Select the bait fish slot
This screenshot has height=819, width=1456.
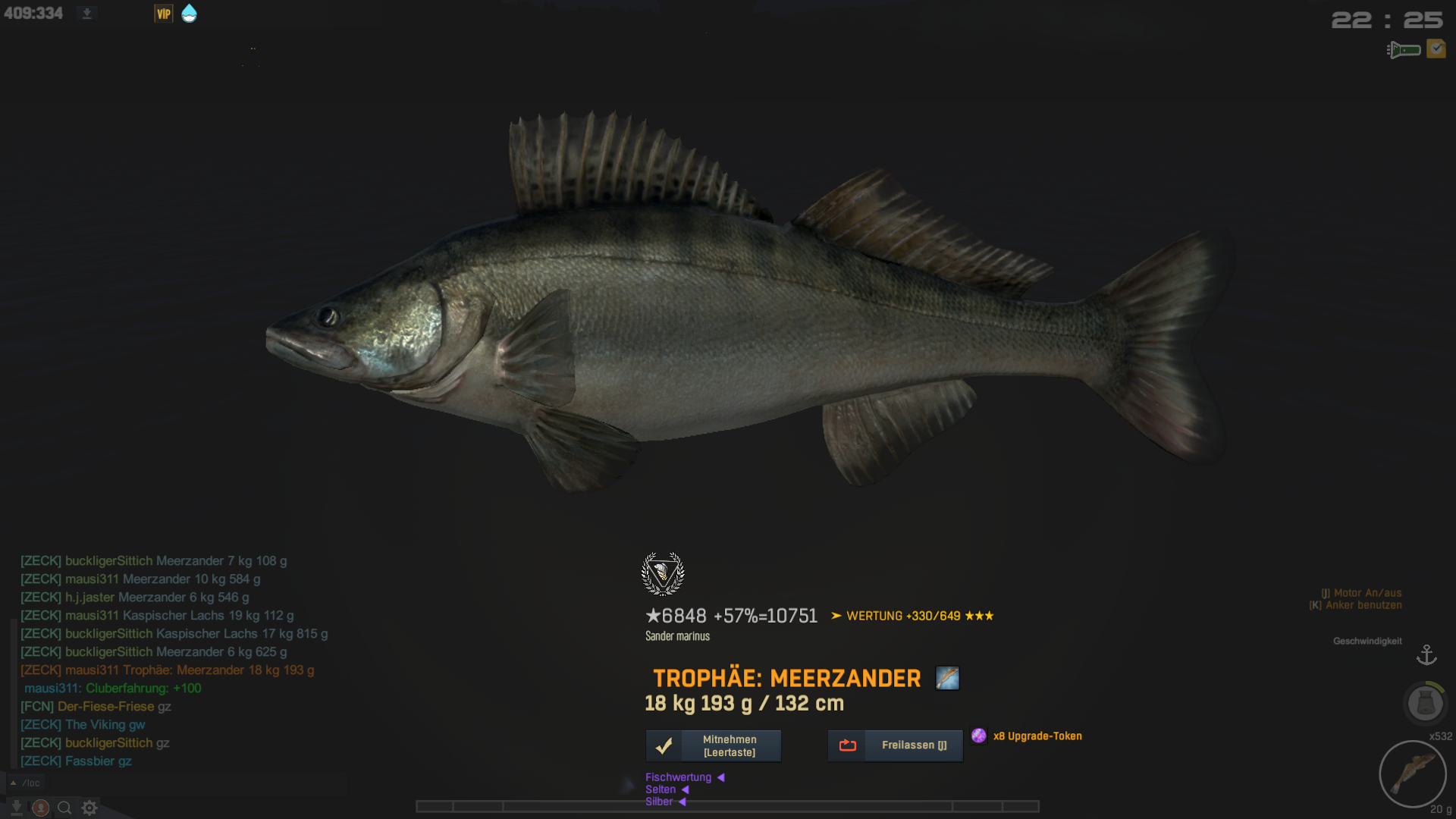[x=1412, y=774]
